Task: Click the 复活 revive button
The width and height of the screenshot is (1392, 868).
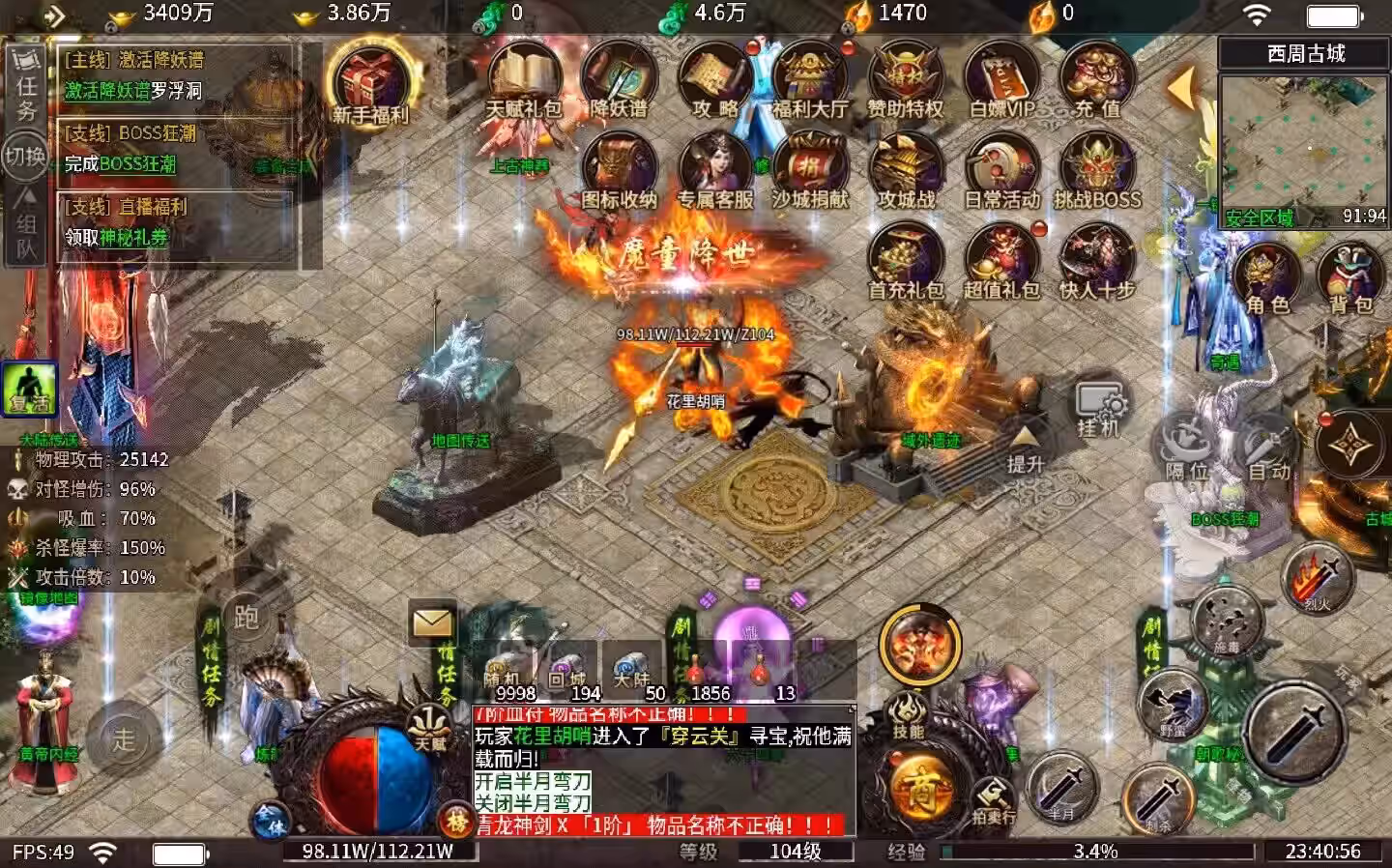Action: click(x=29, y=390)
